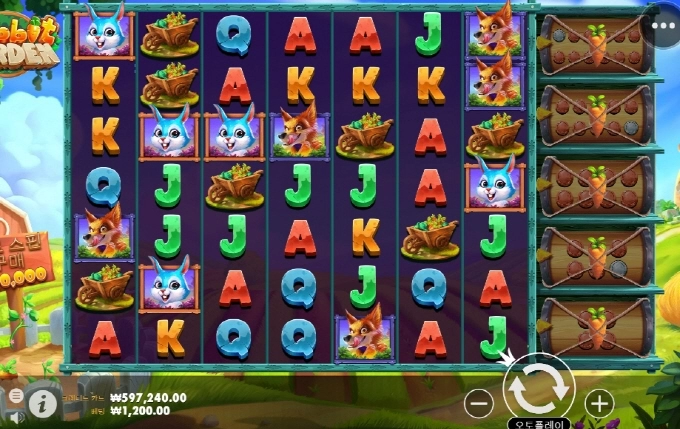Increase the bet with the plus button
This screenshot has width=680, height=429.
click(598, 404)
